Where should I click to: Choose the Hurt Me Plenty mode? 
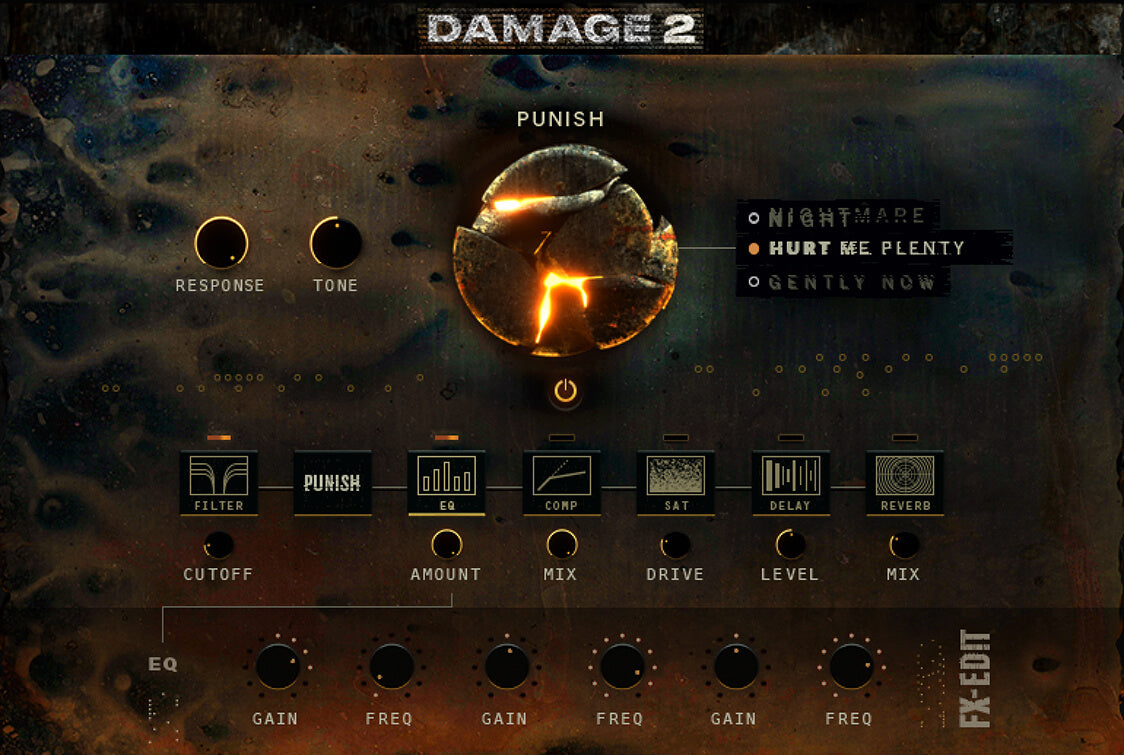pos(866,248)
